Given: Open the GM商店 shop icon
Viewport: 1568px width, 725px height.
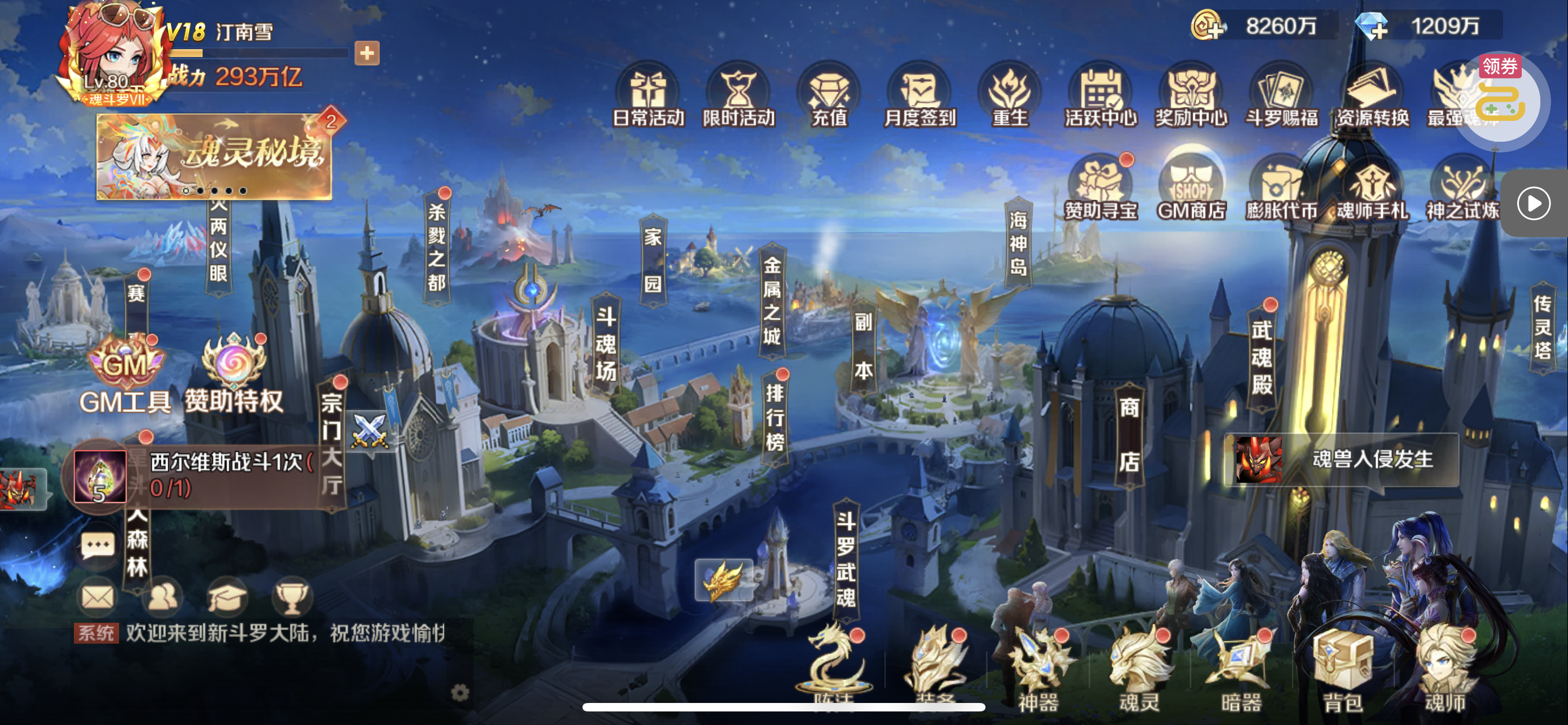Looking at the screenshot, I should click(1191, 186).
